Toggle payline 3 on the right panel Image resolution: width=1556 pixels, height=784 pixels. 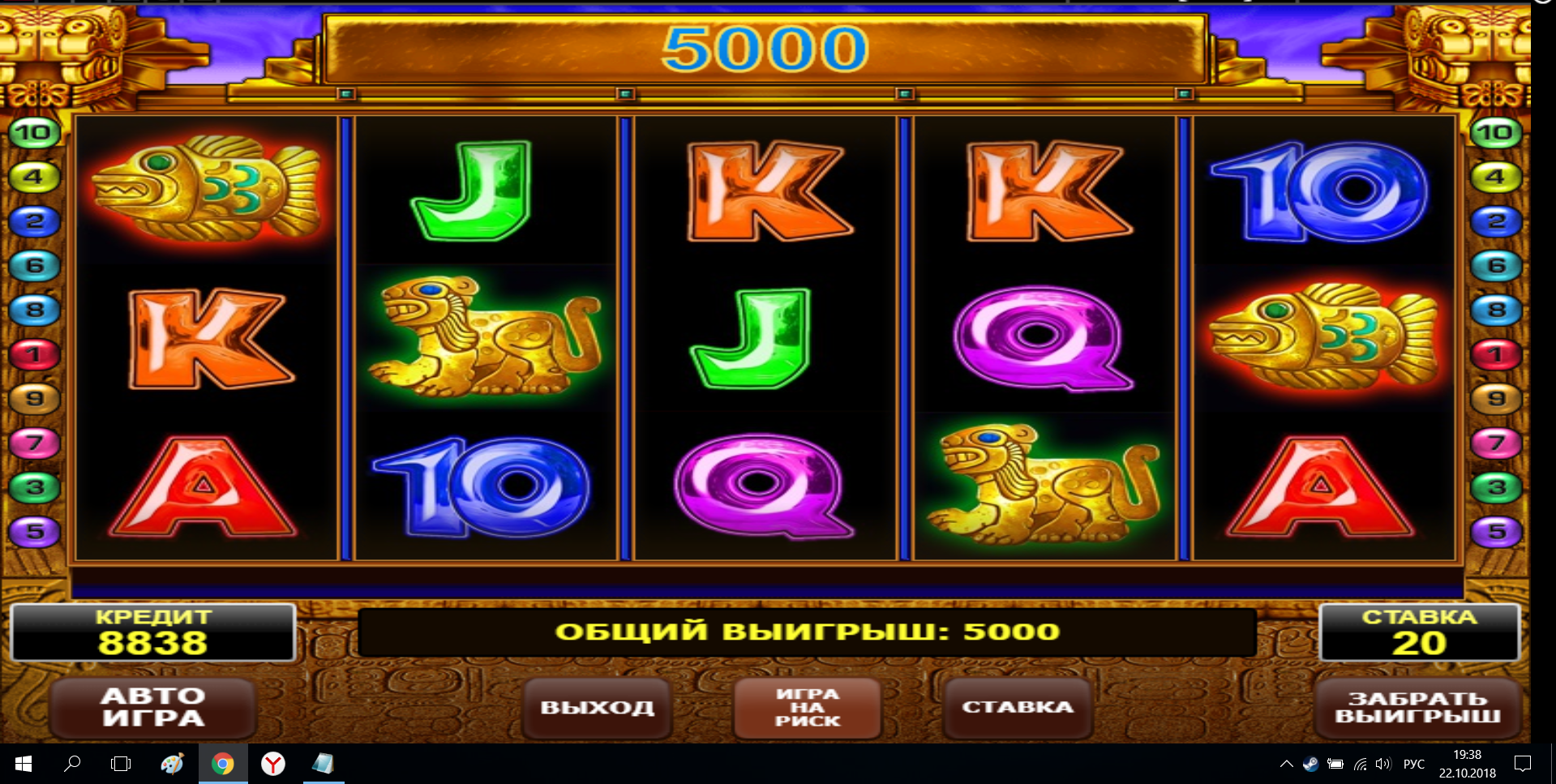[x=1496, y=486]
